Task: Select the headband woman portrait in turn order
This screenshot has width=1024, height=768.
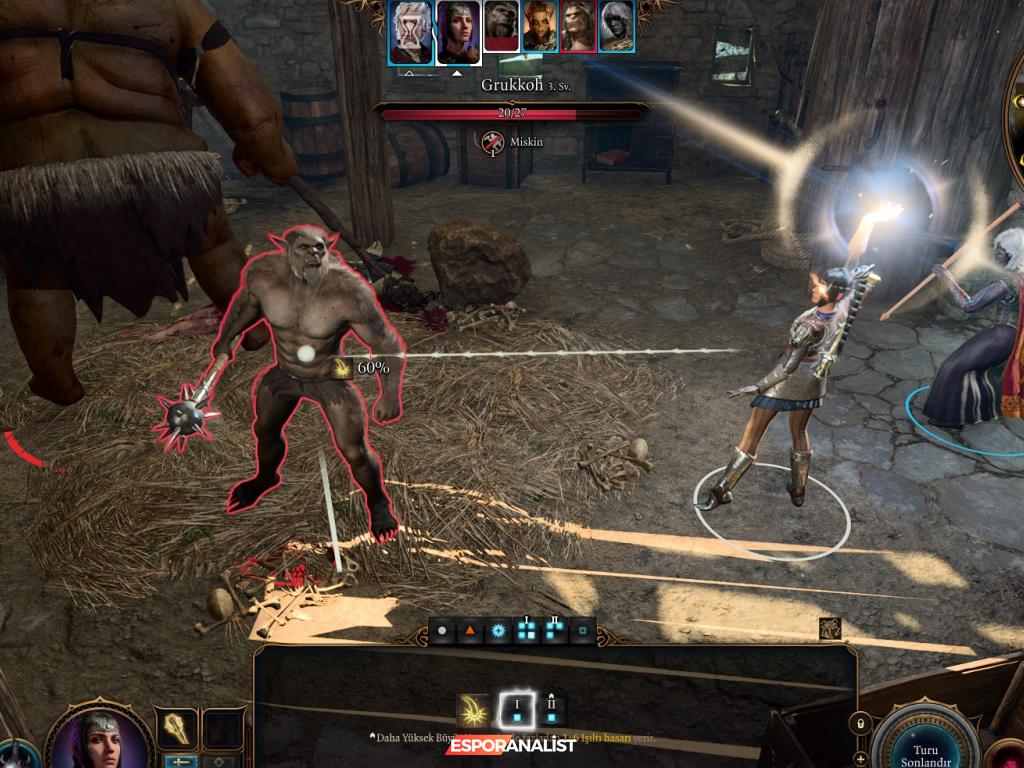Action: click(457, 26)
